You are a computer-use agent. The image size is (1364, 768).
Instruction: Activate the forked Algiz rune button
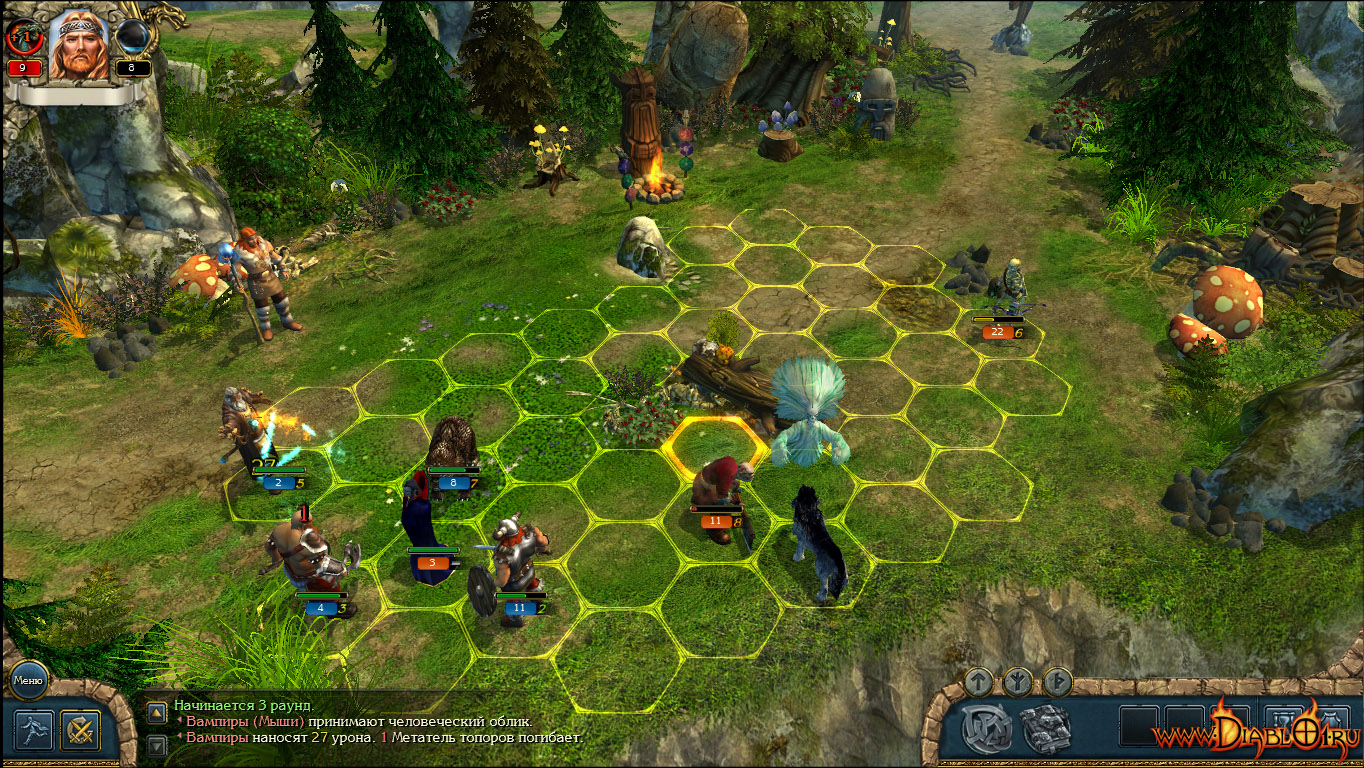pyautogui.click(x=1018, y=682)
